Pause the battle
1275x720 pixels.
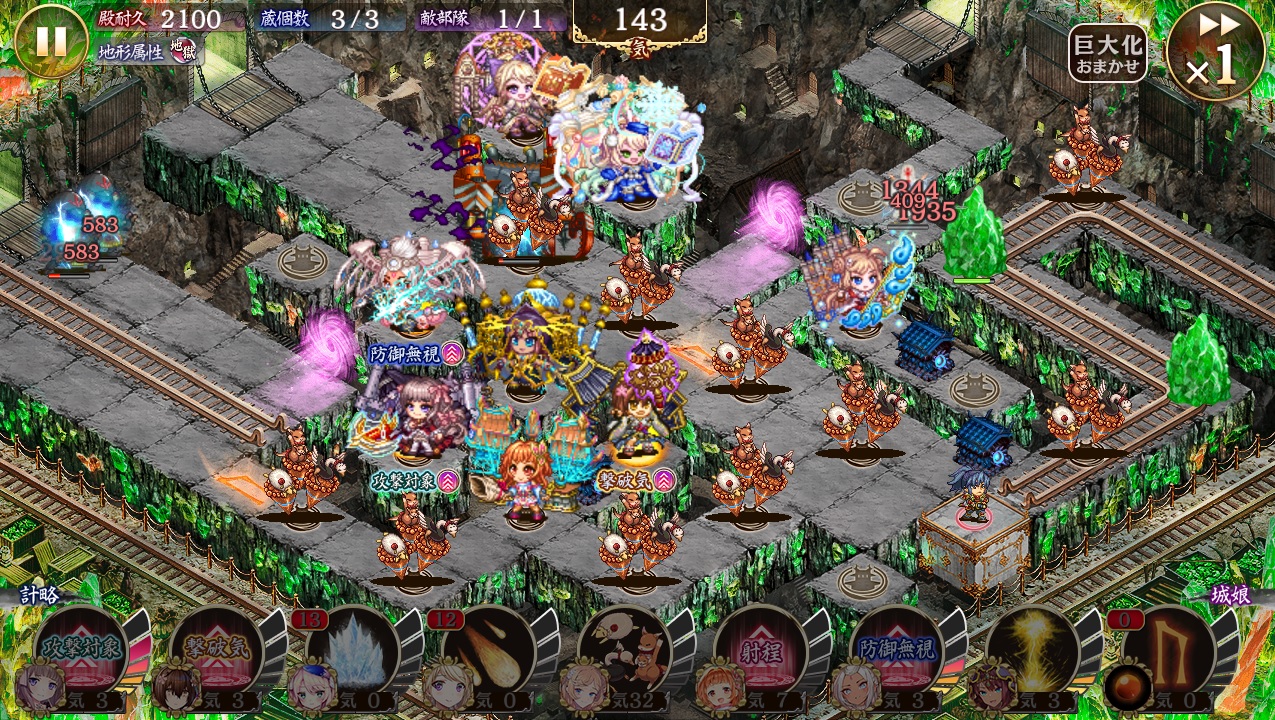click(50, 41)
